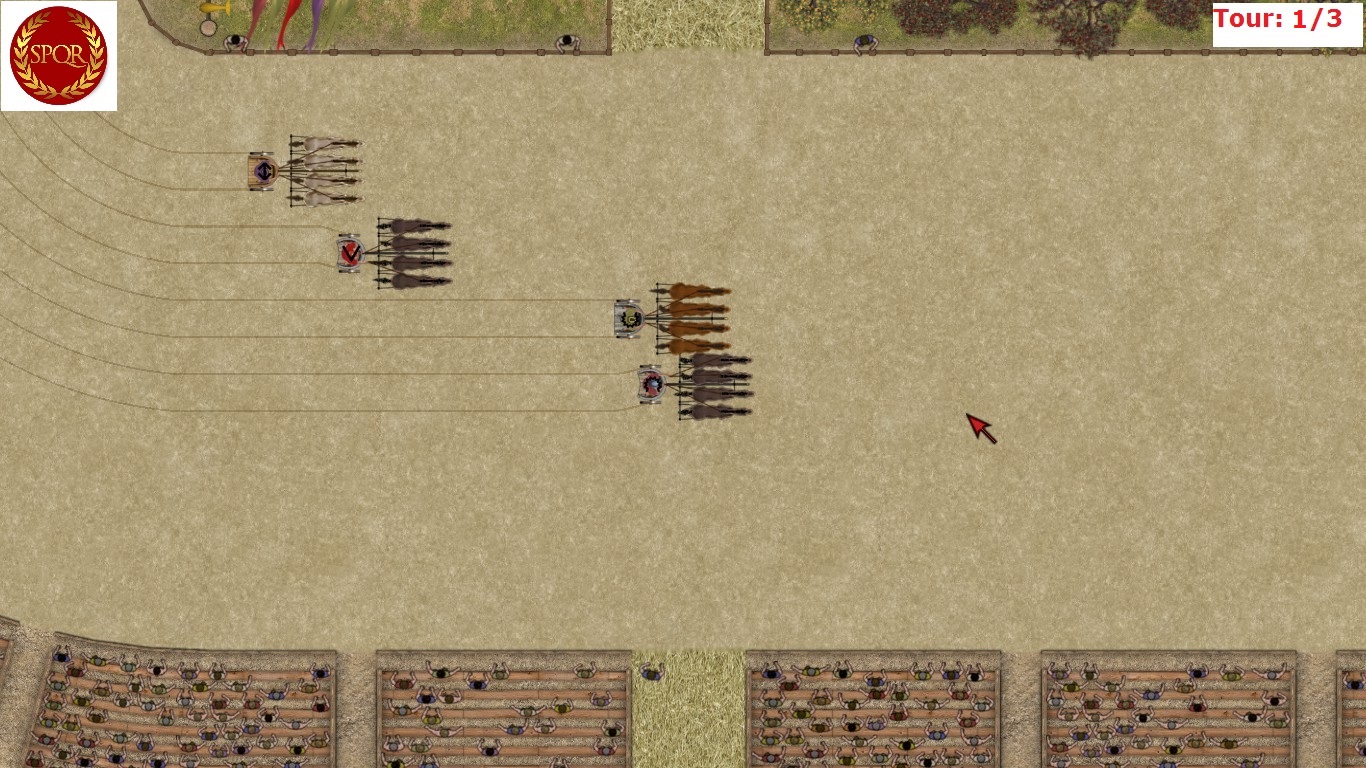Click the SPQR laurel emblem
Image resolution: width=1366 pixels, height=768 pixels.
click(x=58, y=56)
